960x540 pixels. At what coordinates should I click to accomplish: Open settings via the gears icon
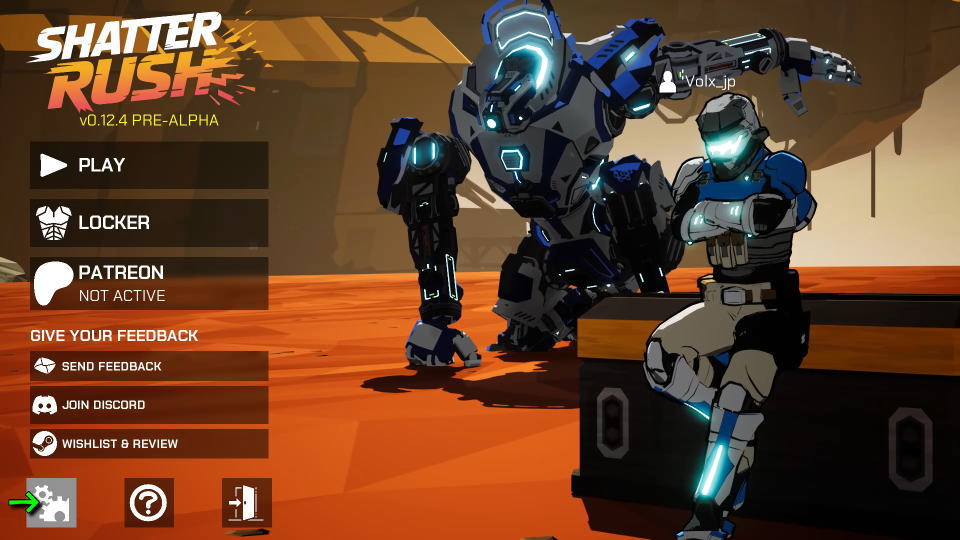52,502
